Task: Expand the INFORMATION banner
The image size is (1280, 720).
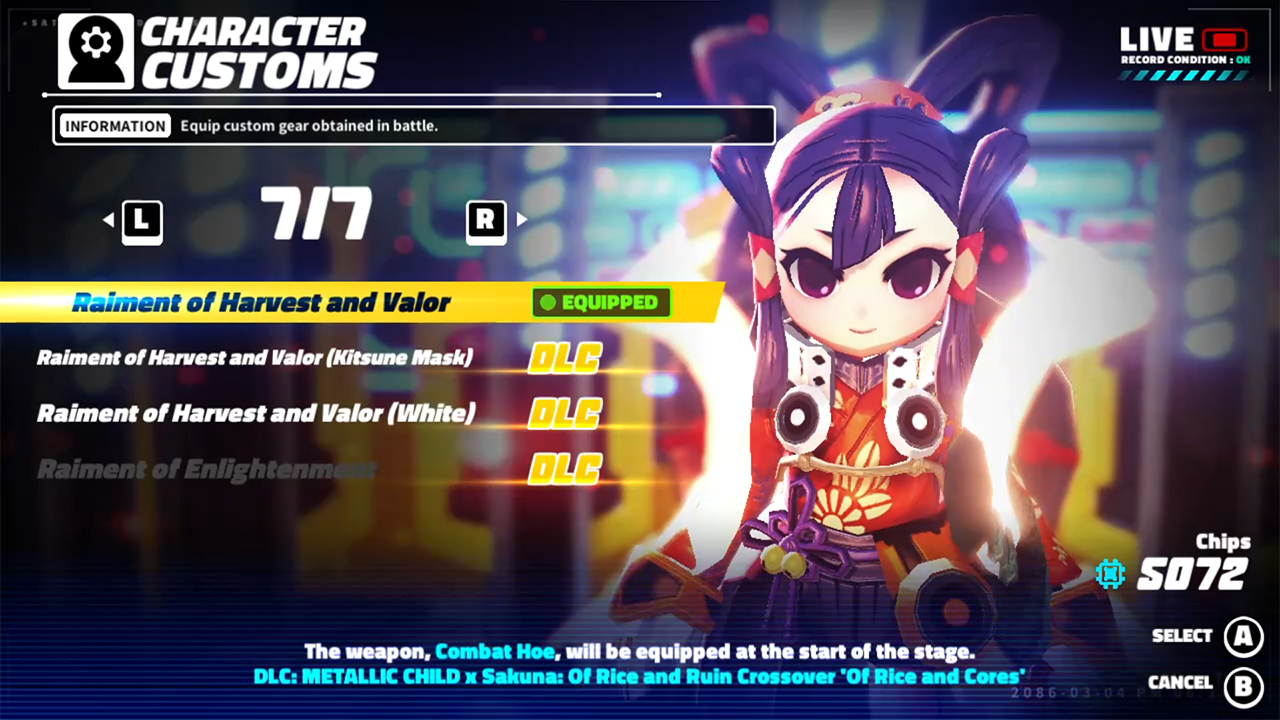Action: pyautogui.click(x=113, y=125)
